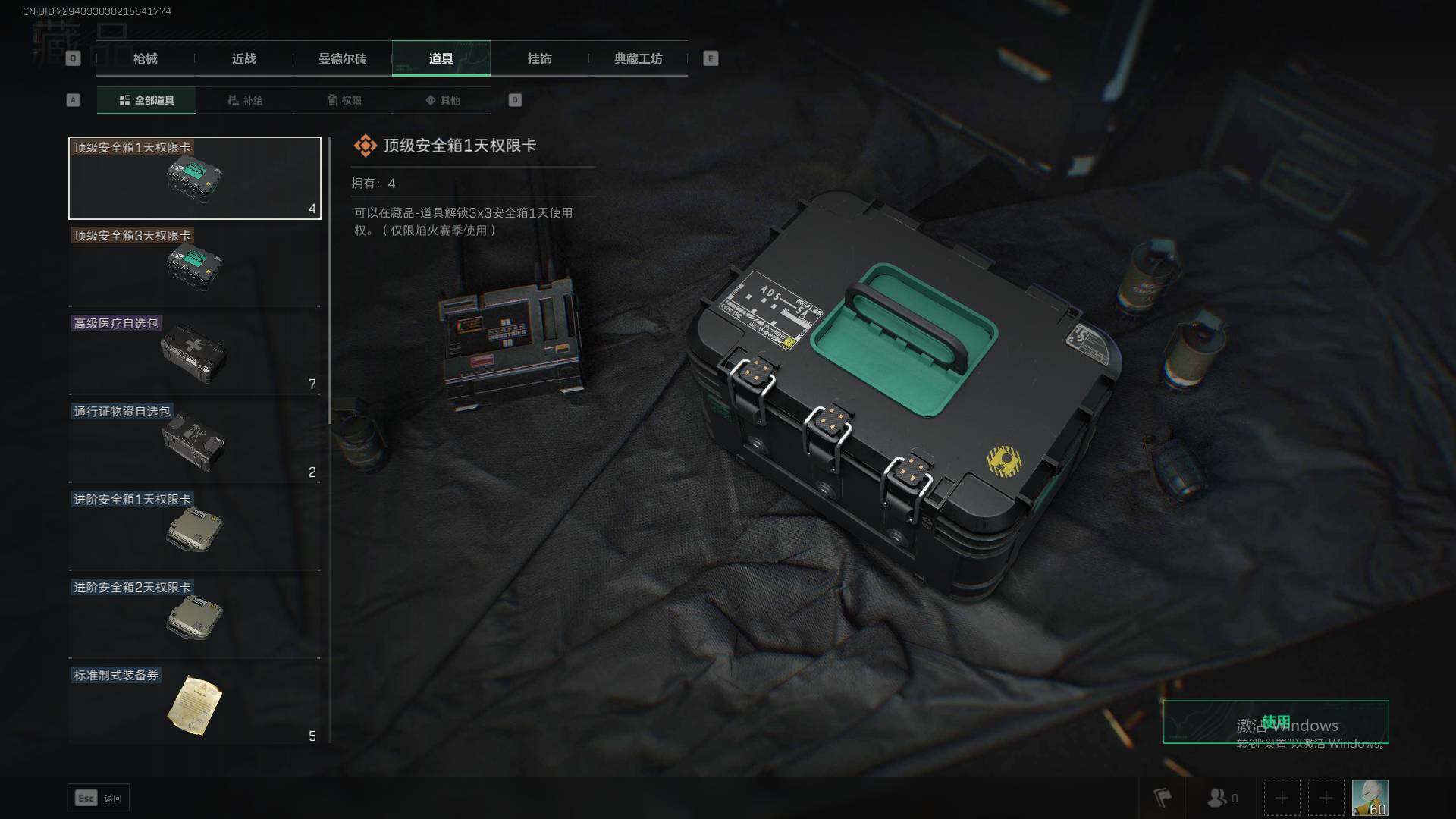Switch to the 挂饰 tab

[x=539, y=58]
